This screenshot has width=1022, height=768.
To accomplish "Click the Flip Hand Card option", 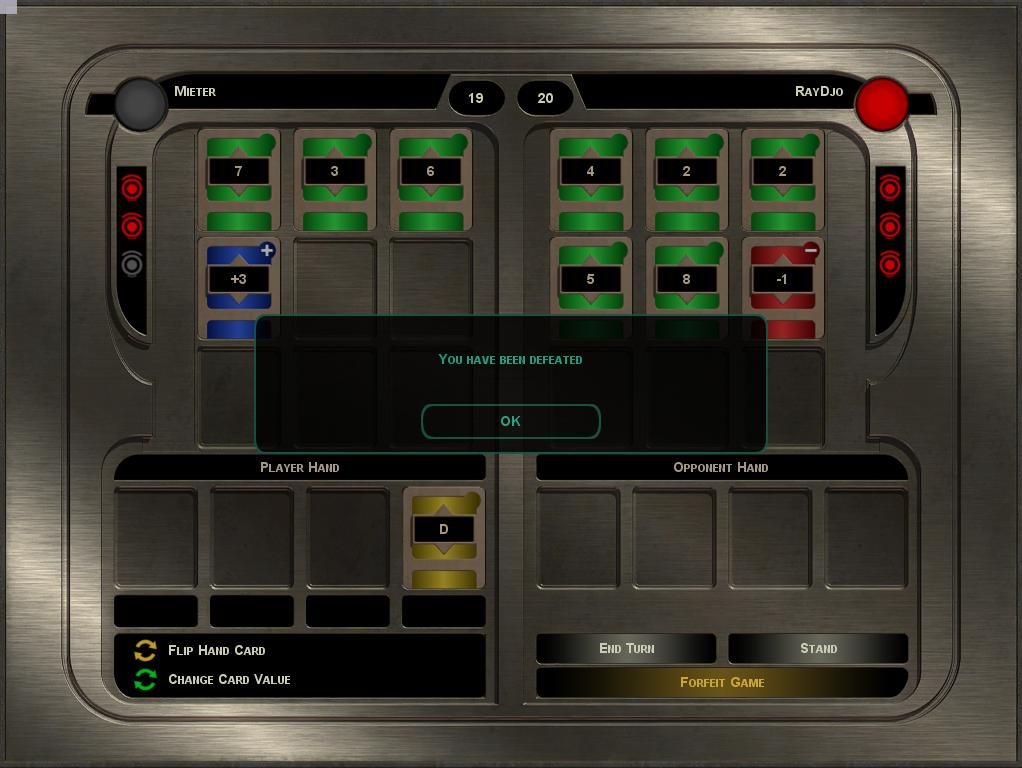I will (x=216, y=650).
